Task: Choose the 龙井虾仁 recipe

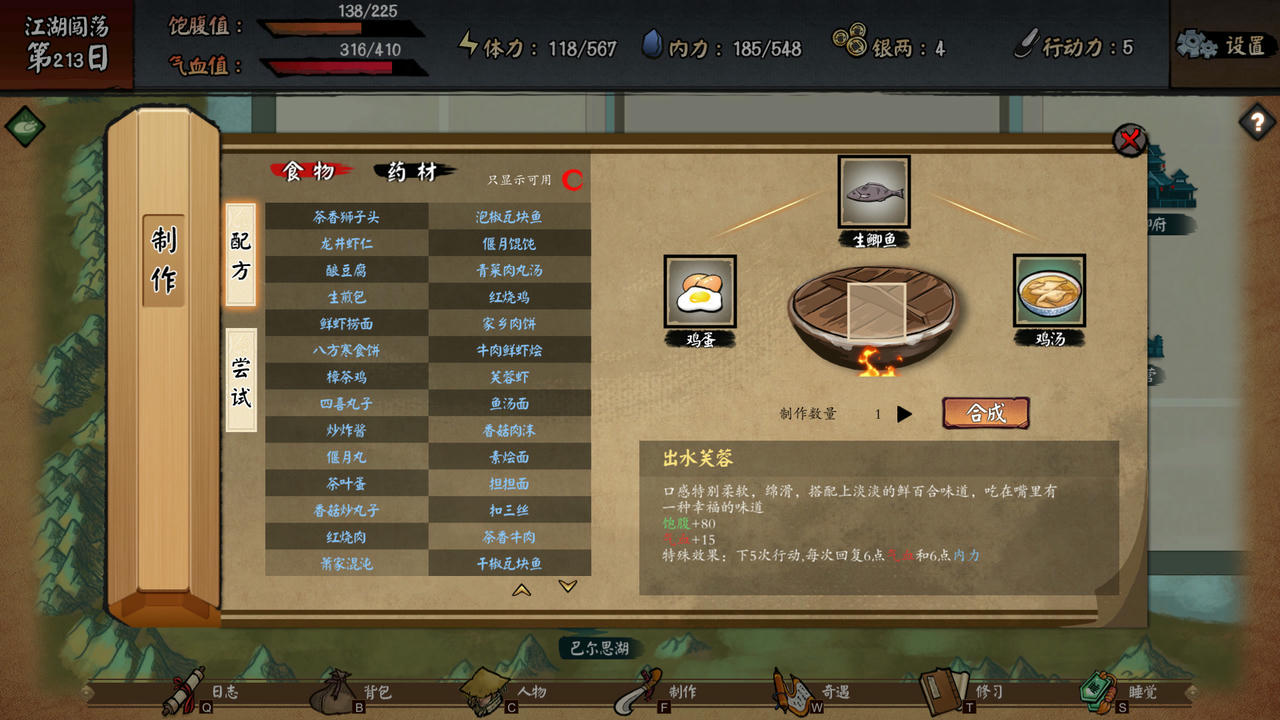Action: coord(346,243)
